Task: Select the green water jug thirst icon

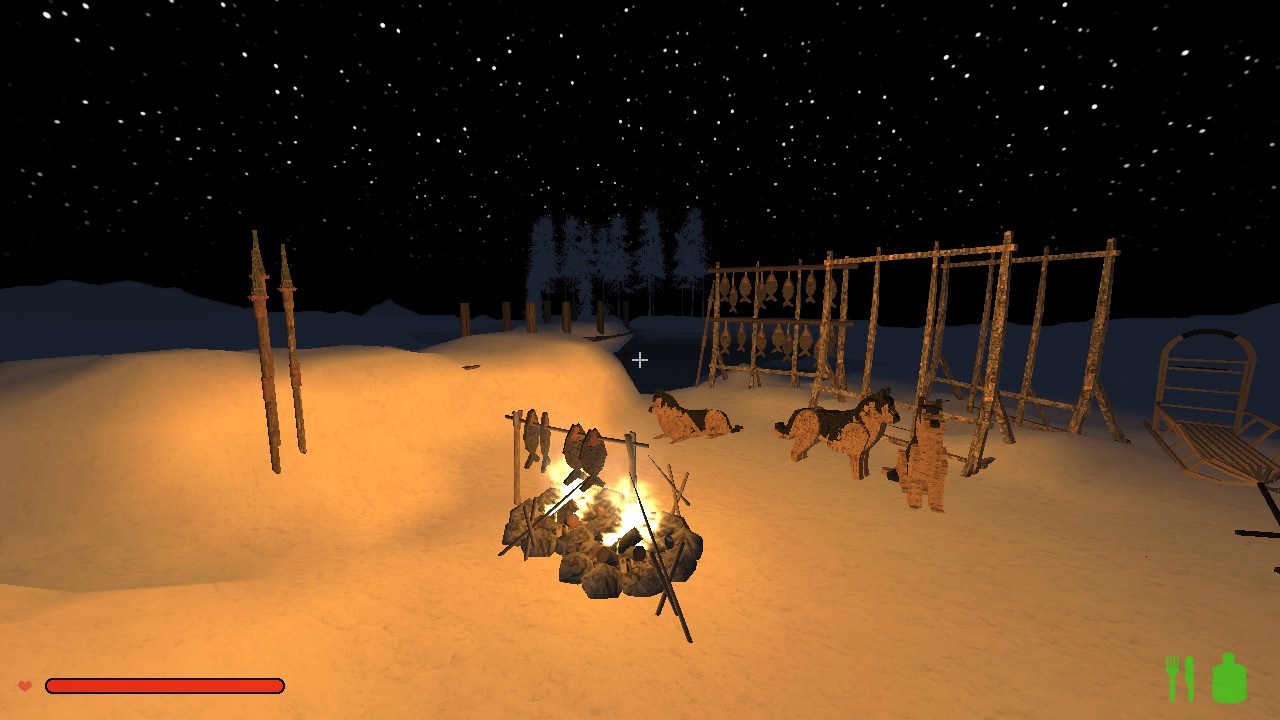Action: [x=1229, y=678]
